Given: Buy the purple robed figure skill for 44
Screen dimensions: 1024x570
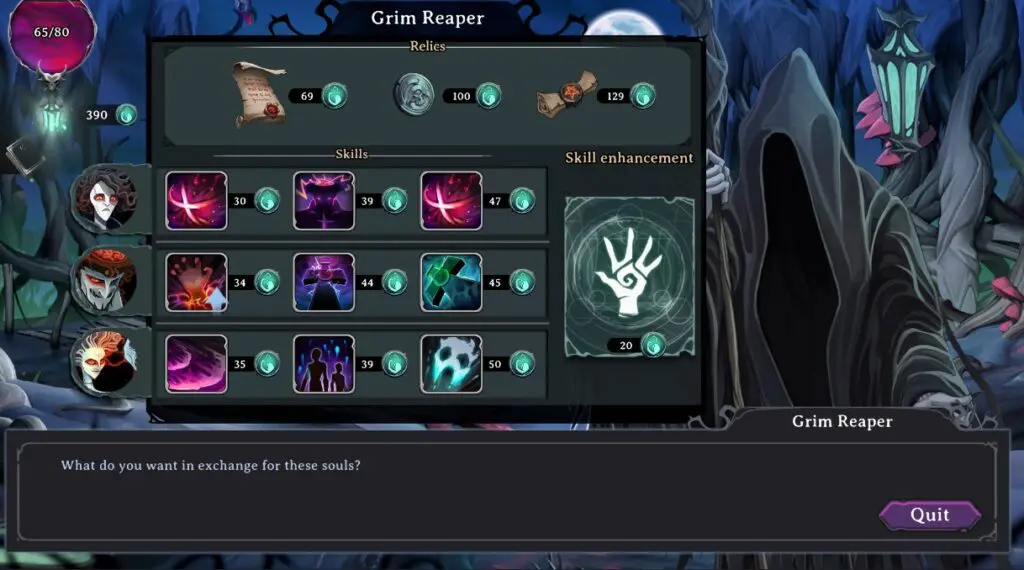Looking at the screenshot, I should click(x=324, y=282).
